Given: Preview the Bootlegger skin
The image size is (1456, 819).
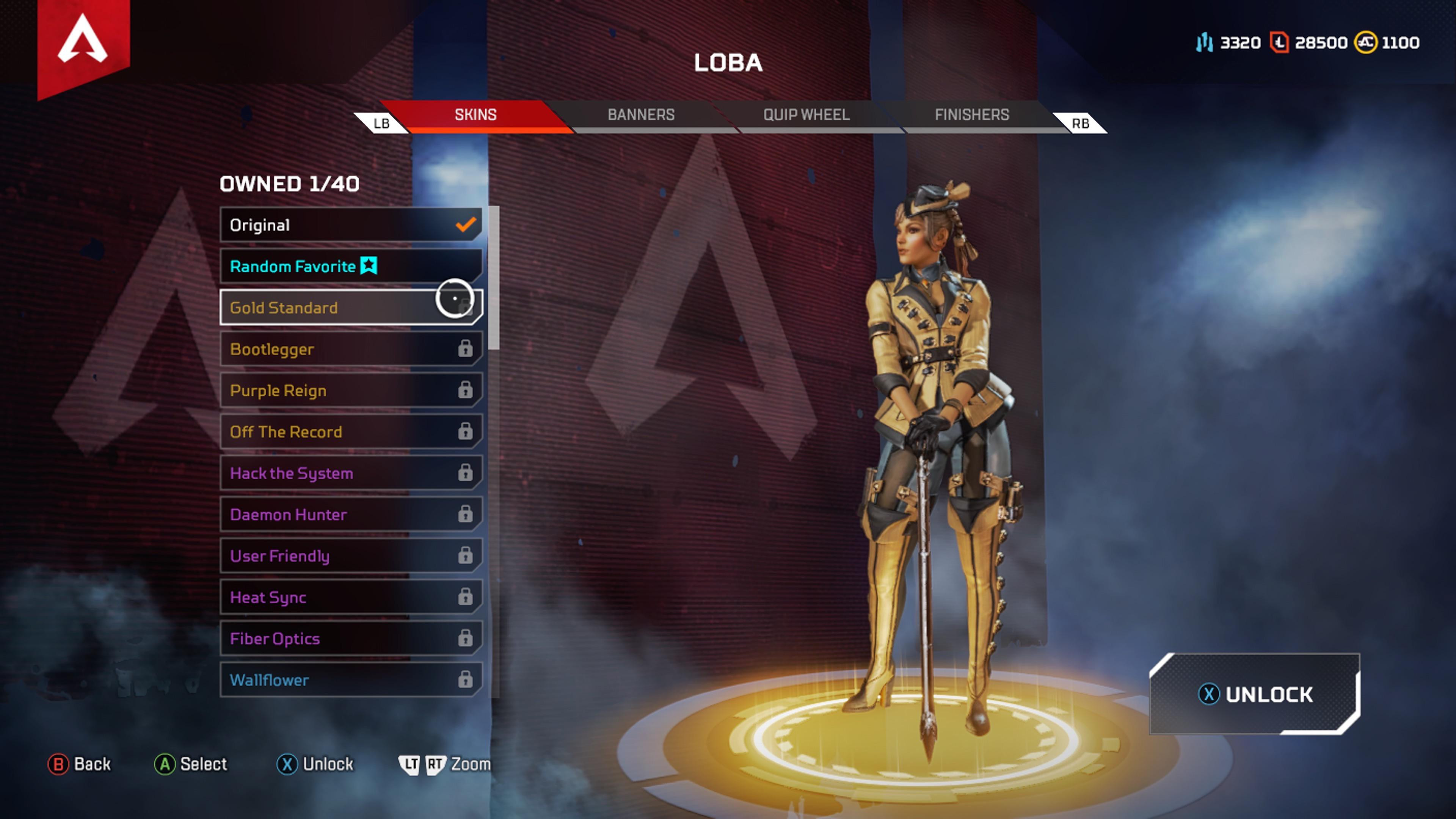Looking at the screenshot, I should click(350, 349).
